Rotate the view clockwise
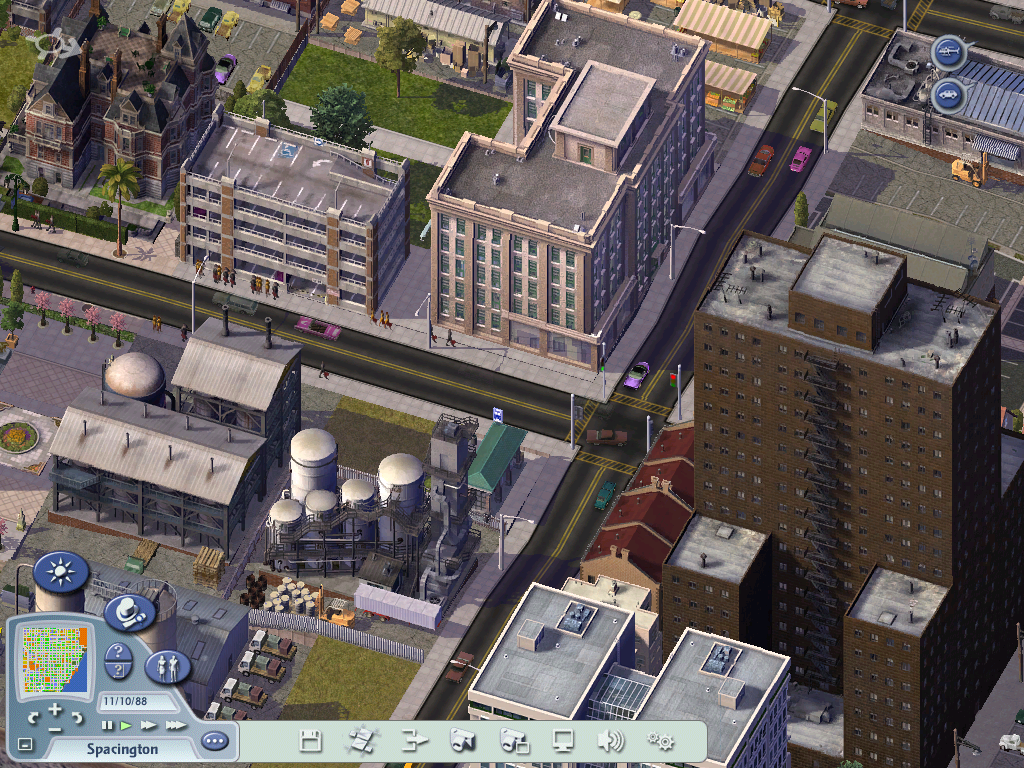The height and width of the screenshot is (768, 1024). click(77, 718)
